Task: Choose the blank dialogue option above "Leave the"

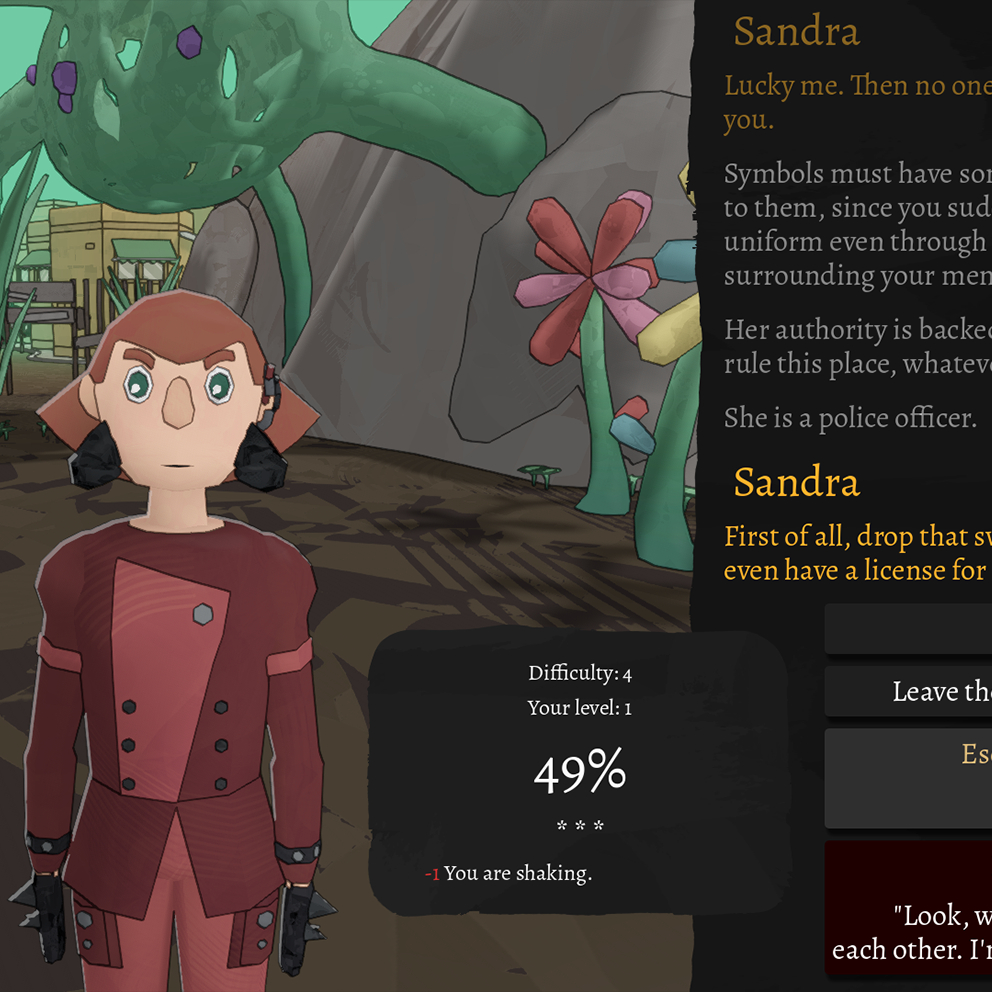Action: click(x=910, y=629)
